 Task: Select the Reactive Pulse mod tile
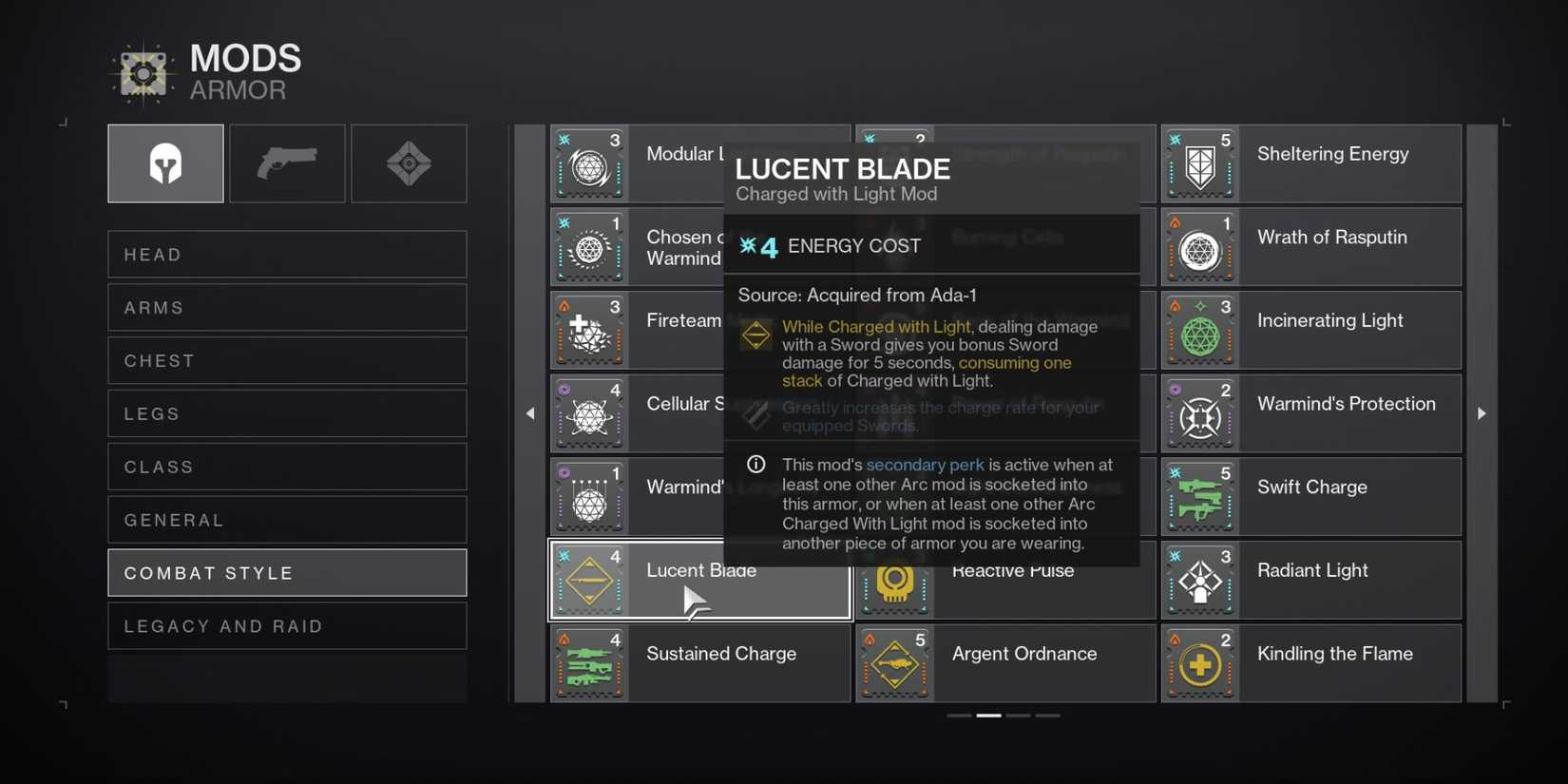click(x=1004, y=580)
